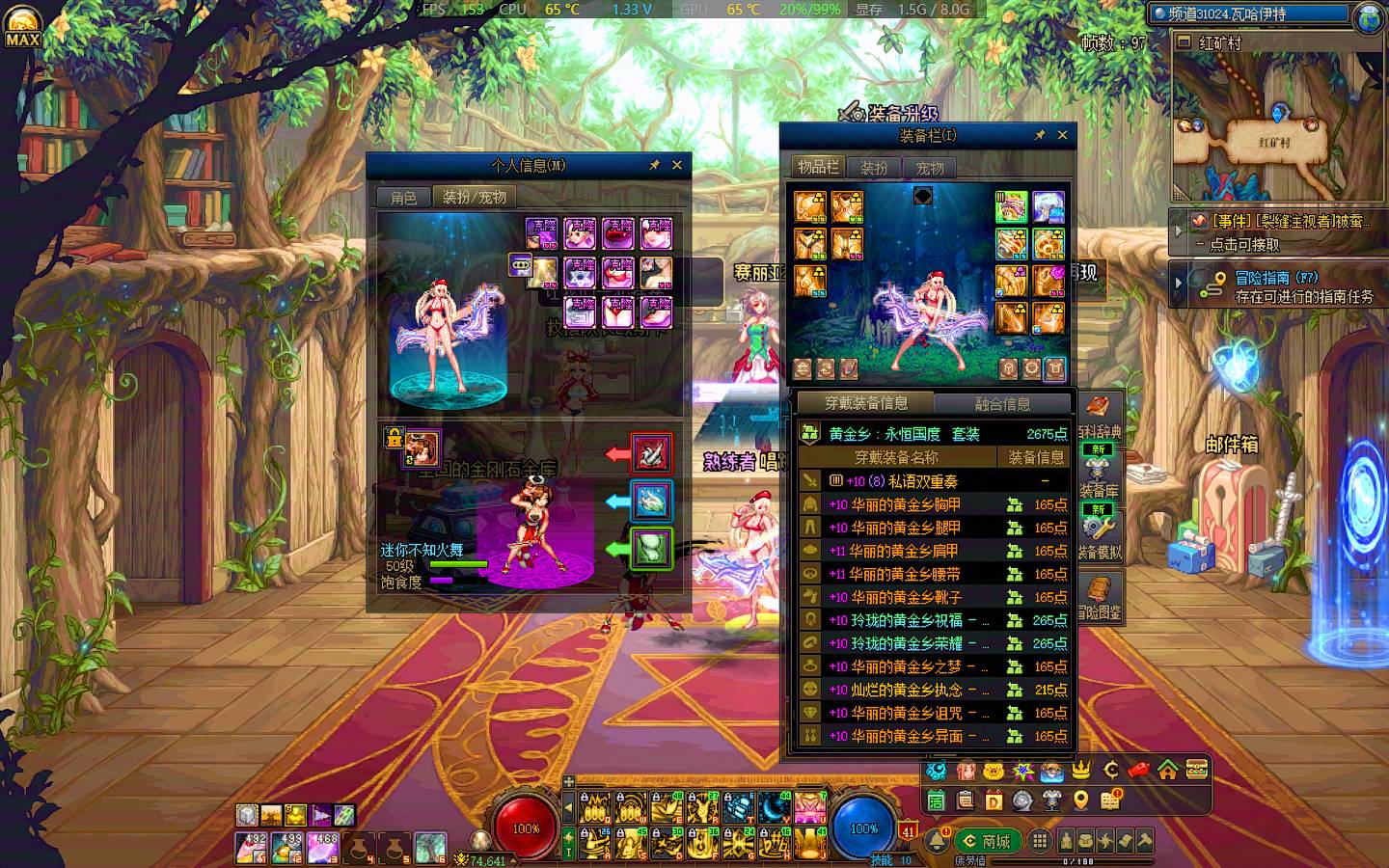Open the 宠物 tab in inventory

coord(930,168)
